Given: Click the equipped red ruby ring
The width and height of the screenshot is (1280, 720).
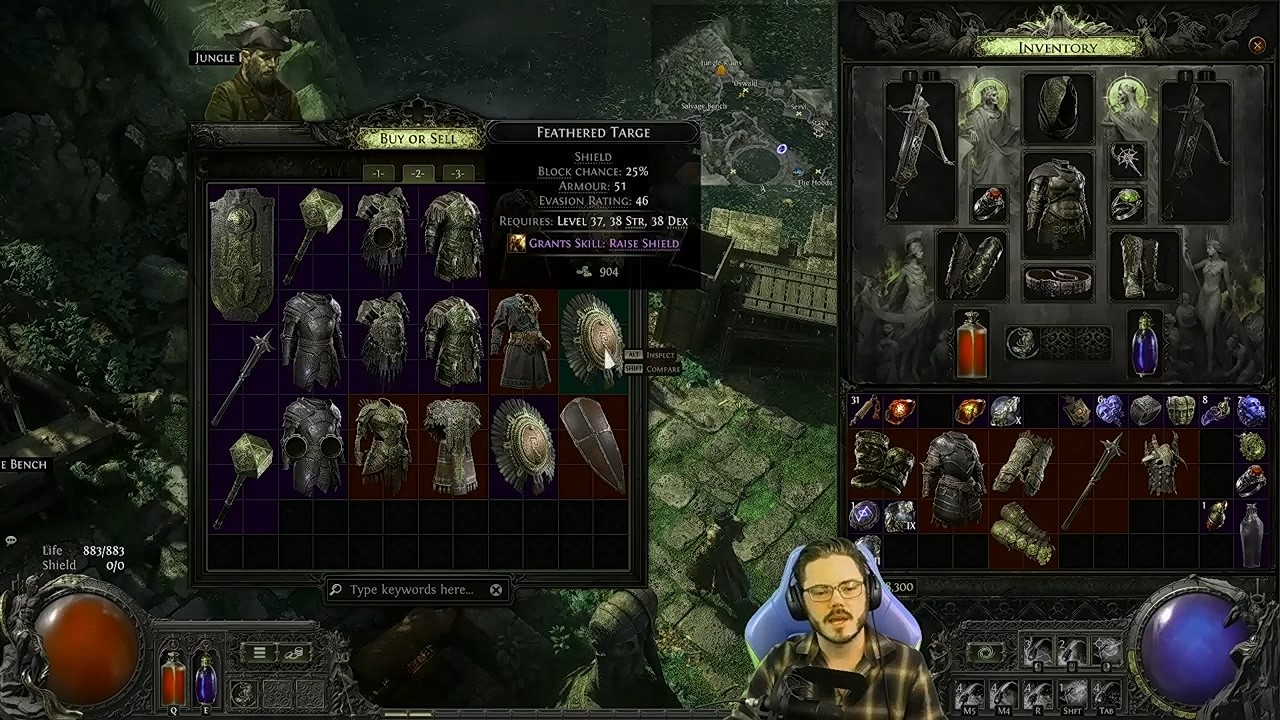Looking at the screenshot, I should coord(989,204).
